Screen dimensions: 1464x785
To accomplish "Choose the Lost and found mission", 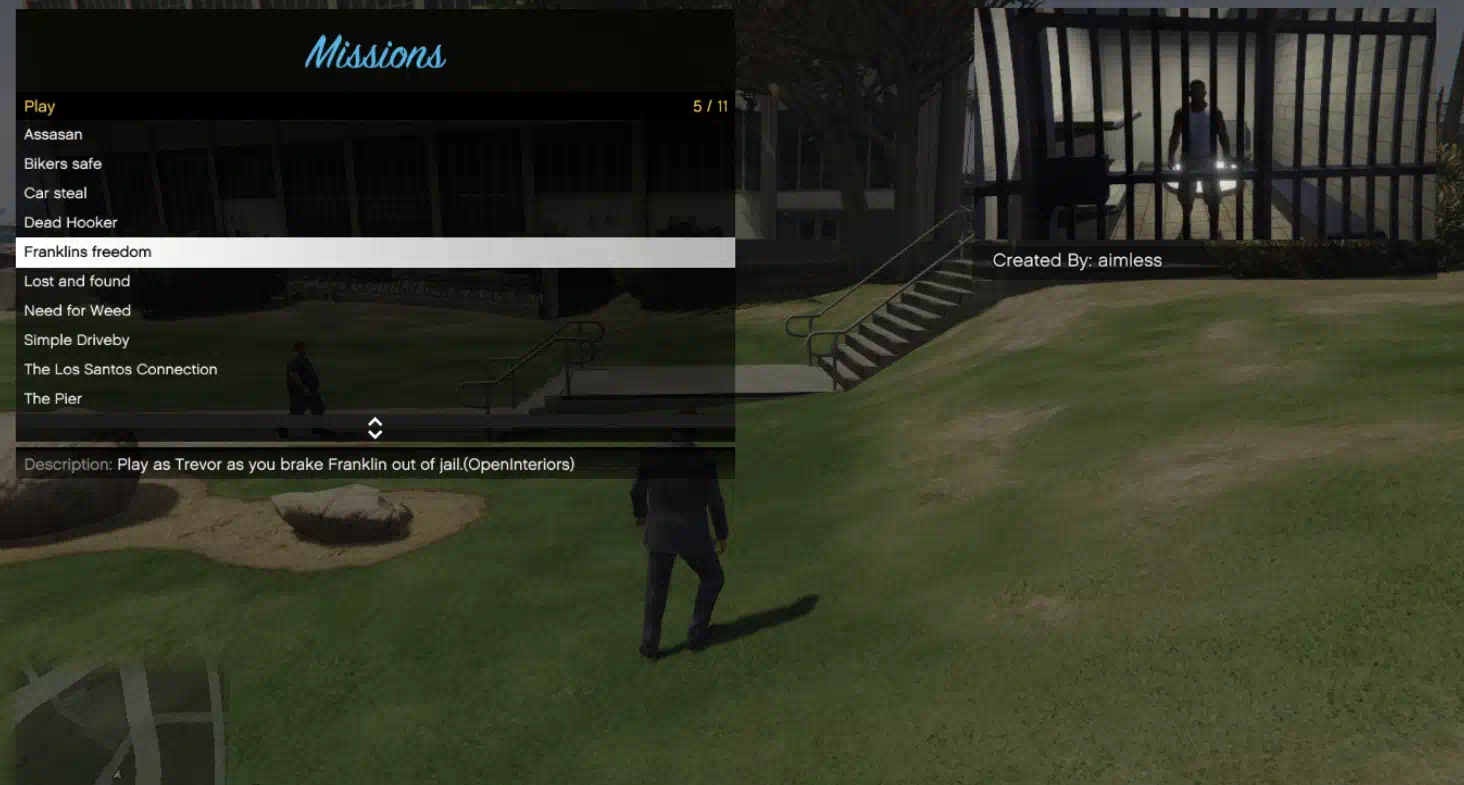I will (x=77, y=282).
